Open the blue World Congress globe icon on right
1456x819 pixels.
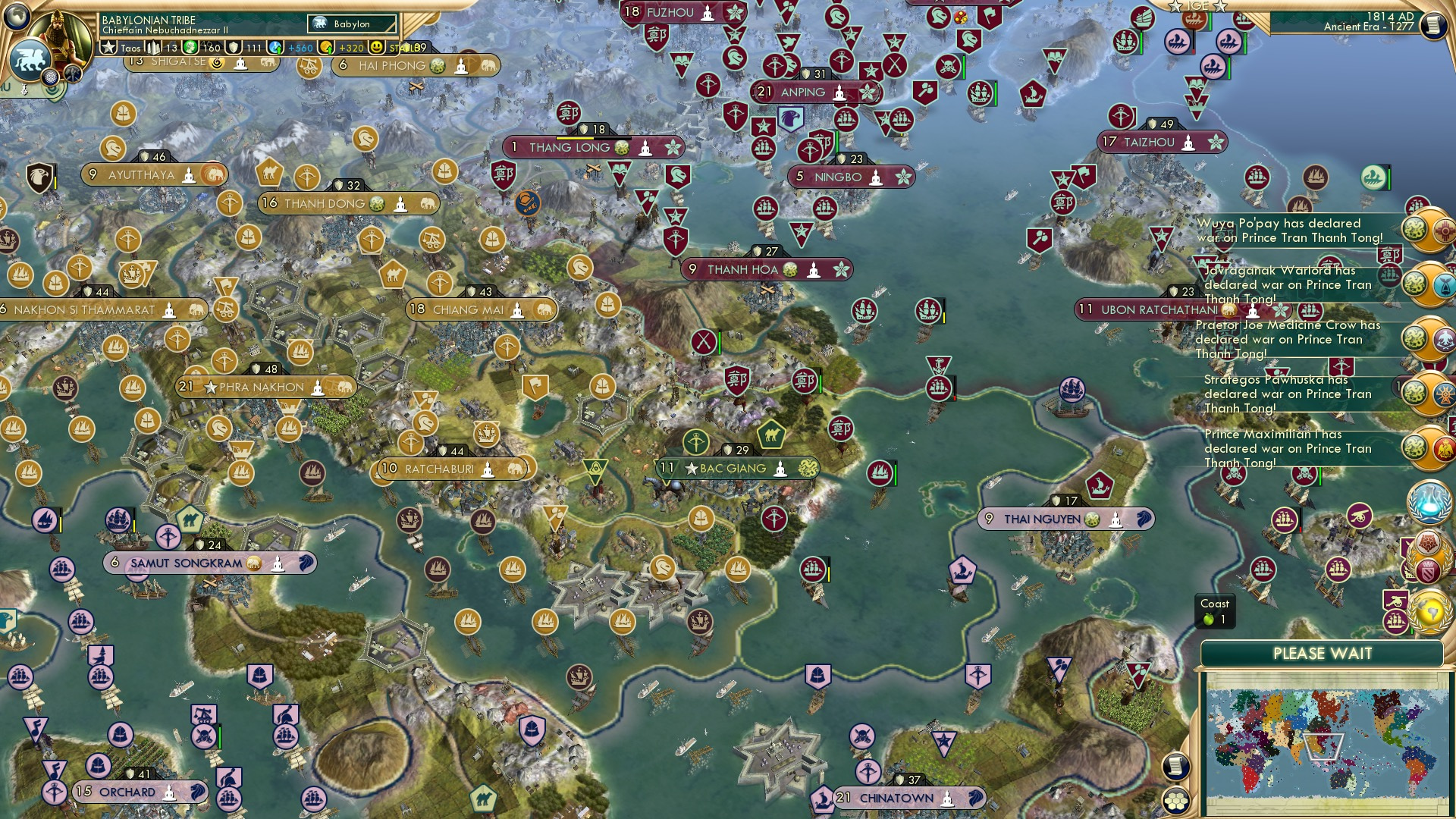tap(1430, 502)
